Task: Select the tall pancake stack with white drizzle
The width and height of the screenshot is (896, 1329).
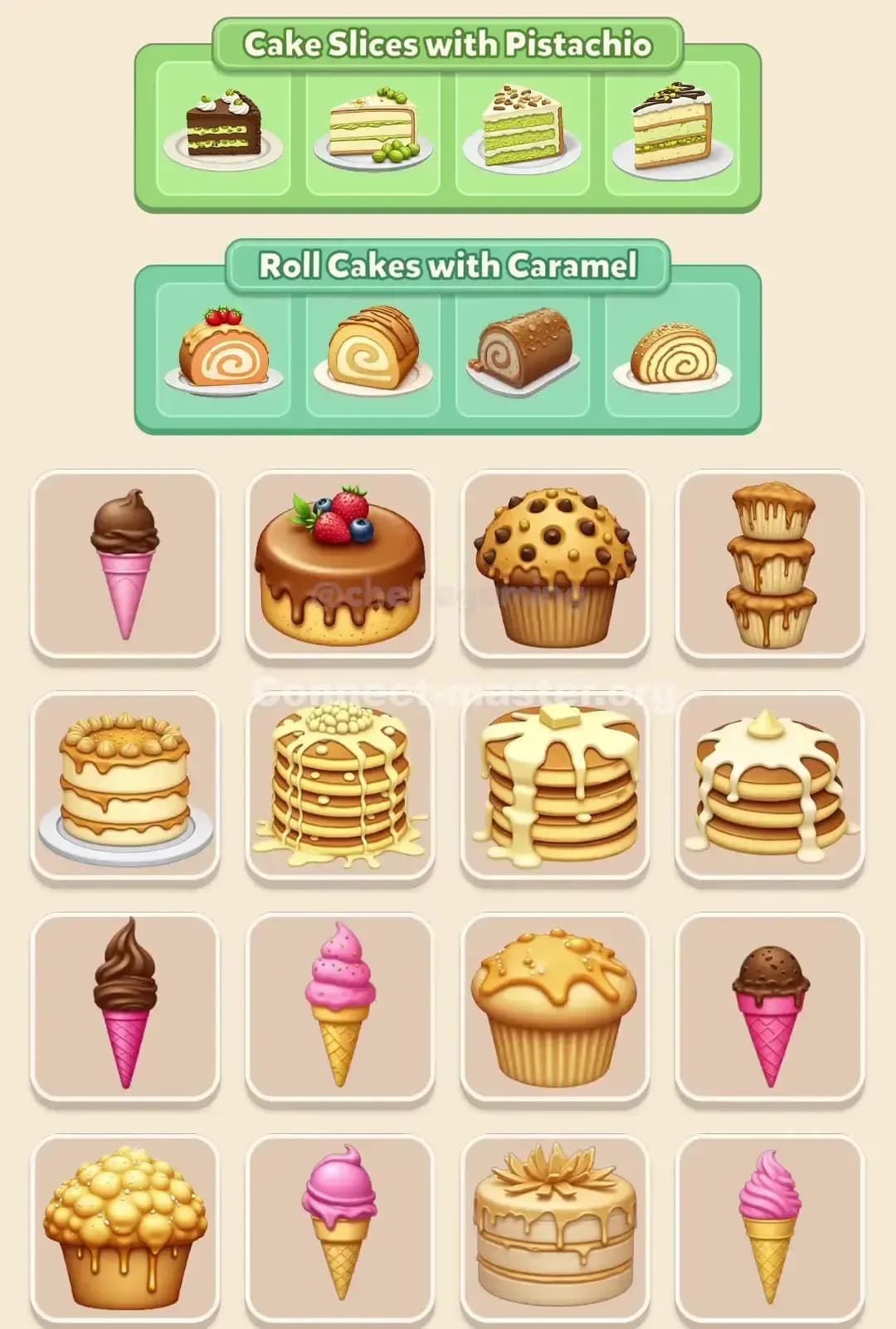Action: click(339, 786)
